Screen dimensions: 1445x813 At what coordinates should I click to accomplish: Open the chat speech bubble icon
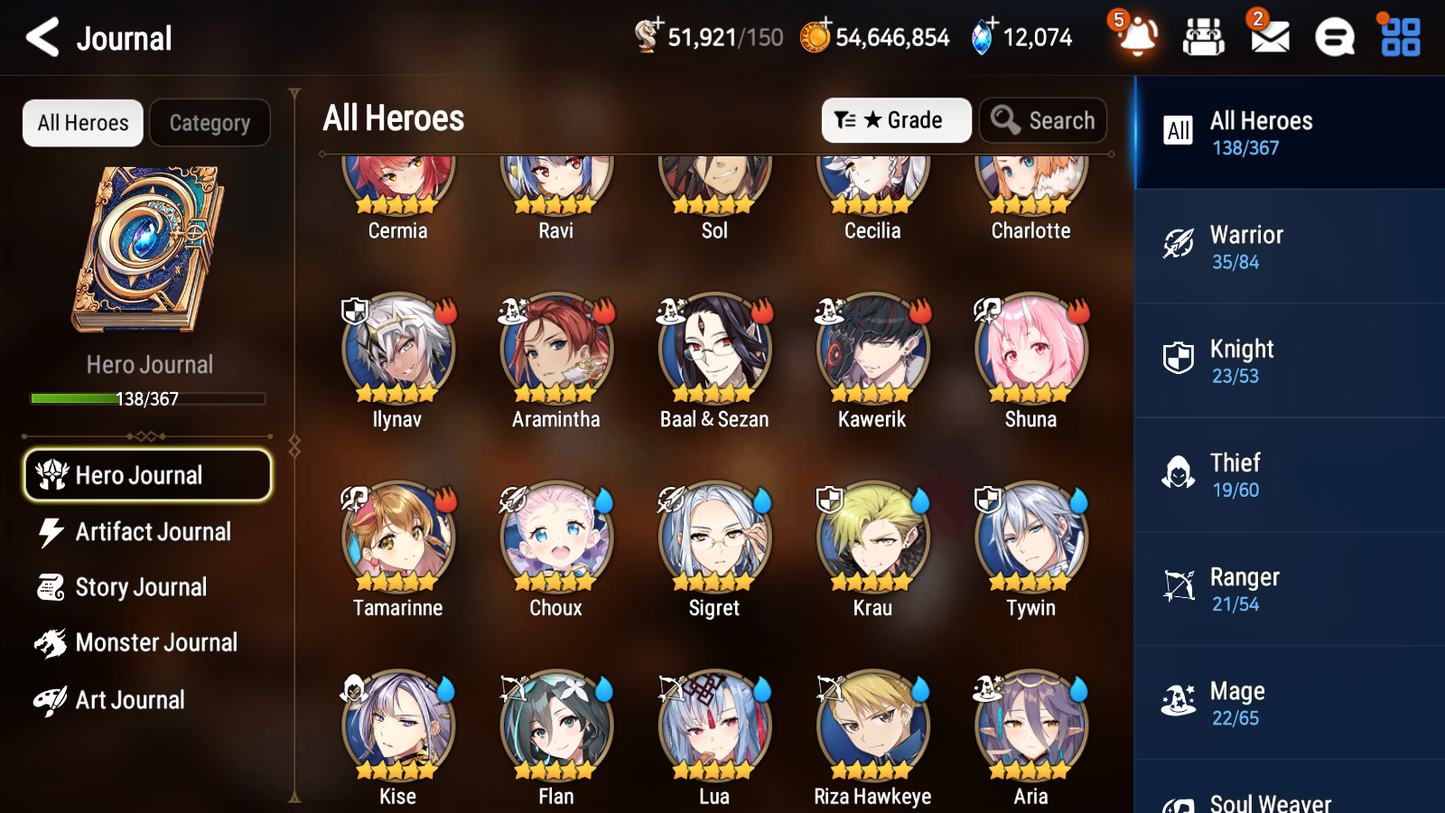coord(1334,36)
